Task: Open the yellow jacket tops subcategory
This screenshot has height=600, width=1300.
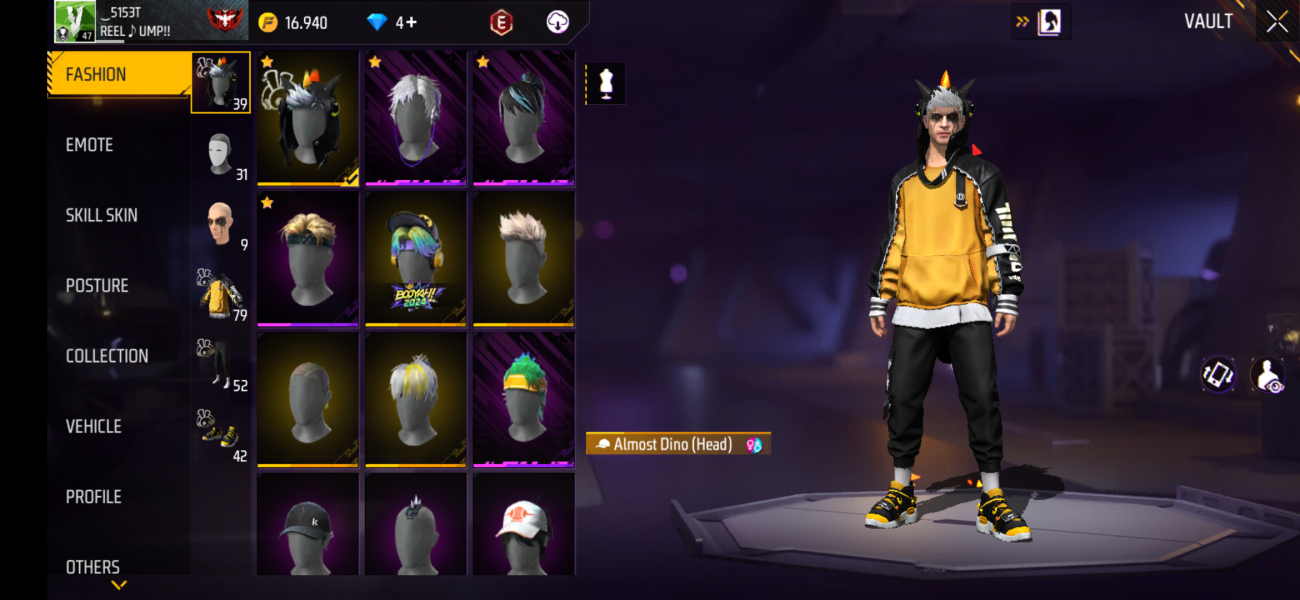Action: point(221,296)
